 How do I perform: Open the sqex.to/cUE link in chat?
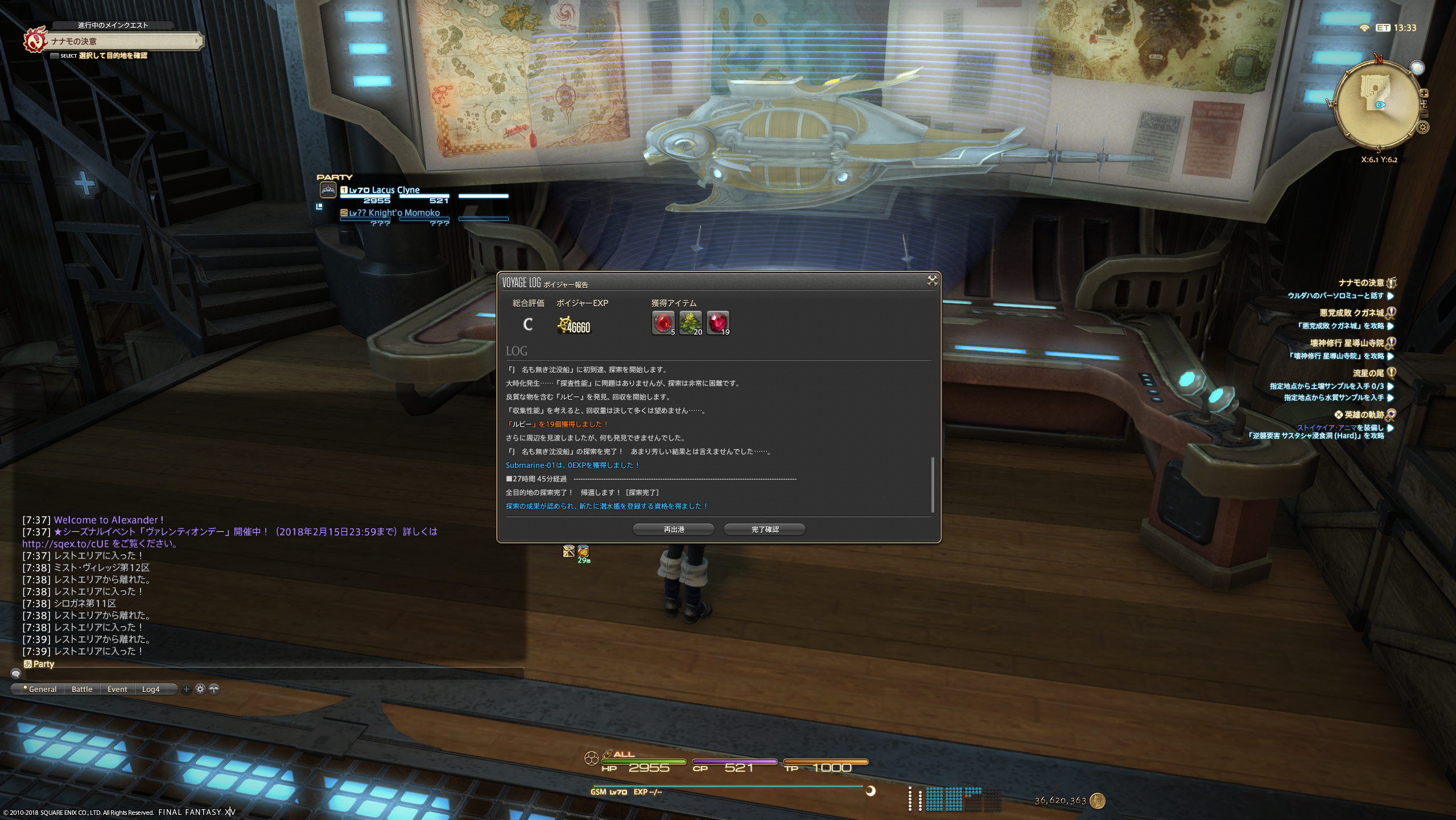coord(65,544)
